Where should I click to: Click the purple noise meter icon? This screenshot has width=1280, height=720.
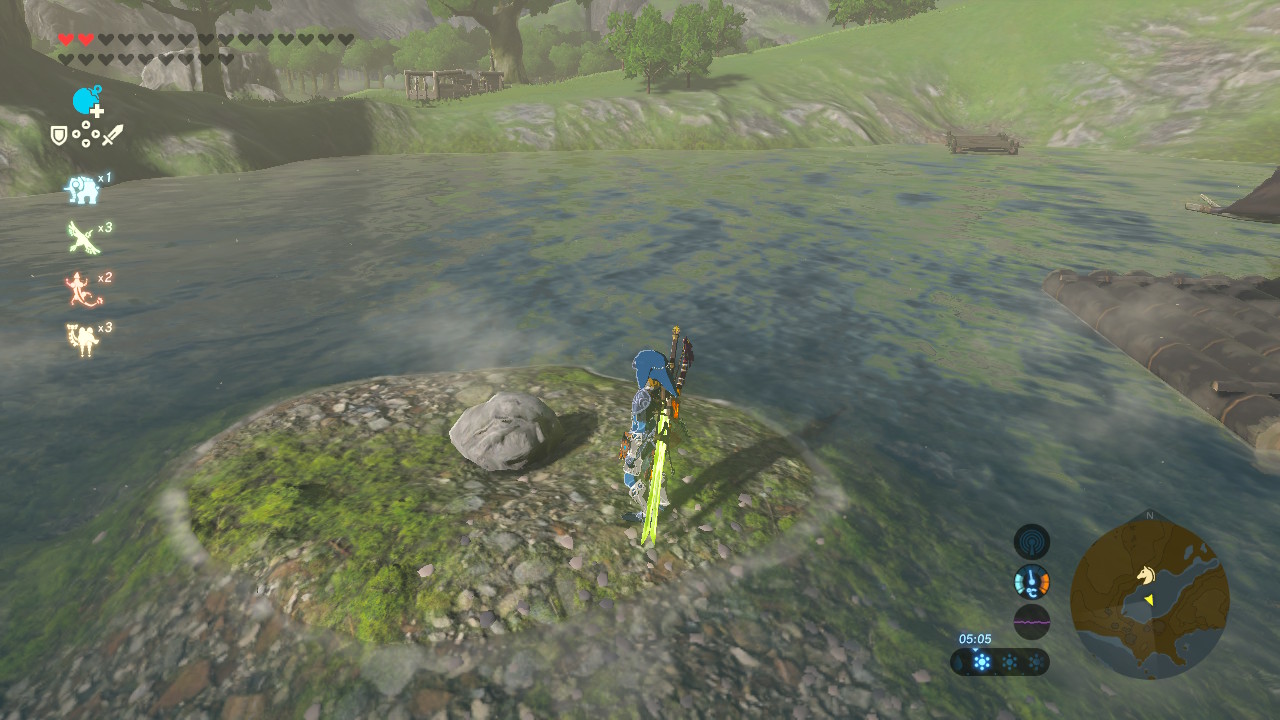point(1031,621)
